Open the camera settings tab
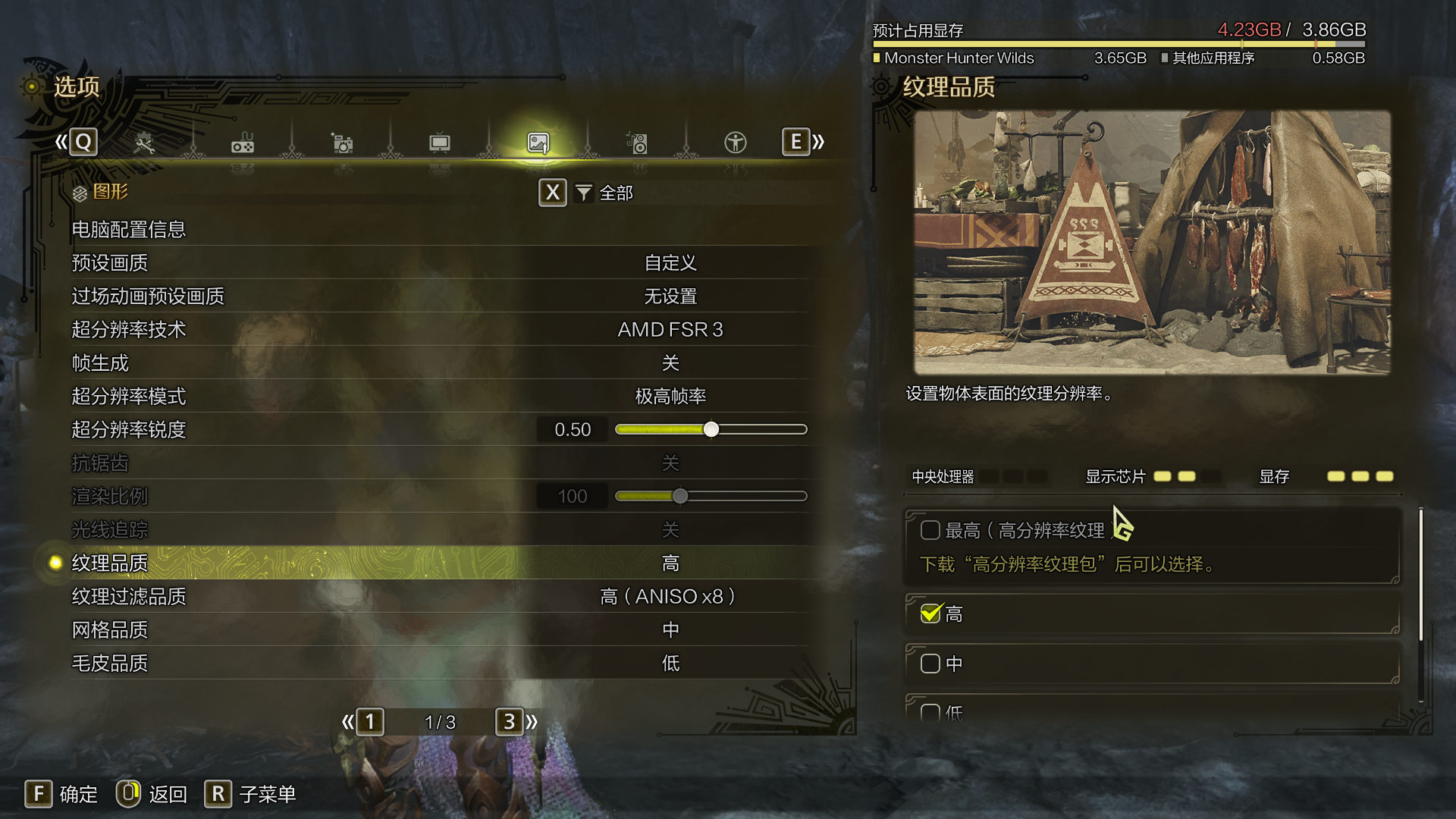 click(342, 143)
